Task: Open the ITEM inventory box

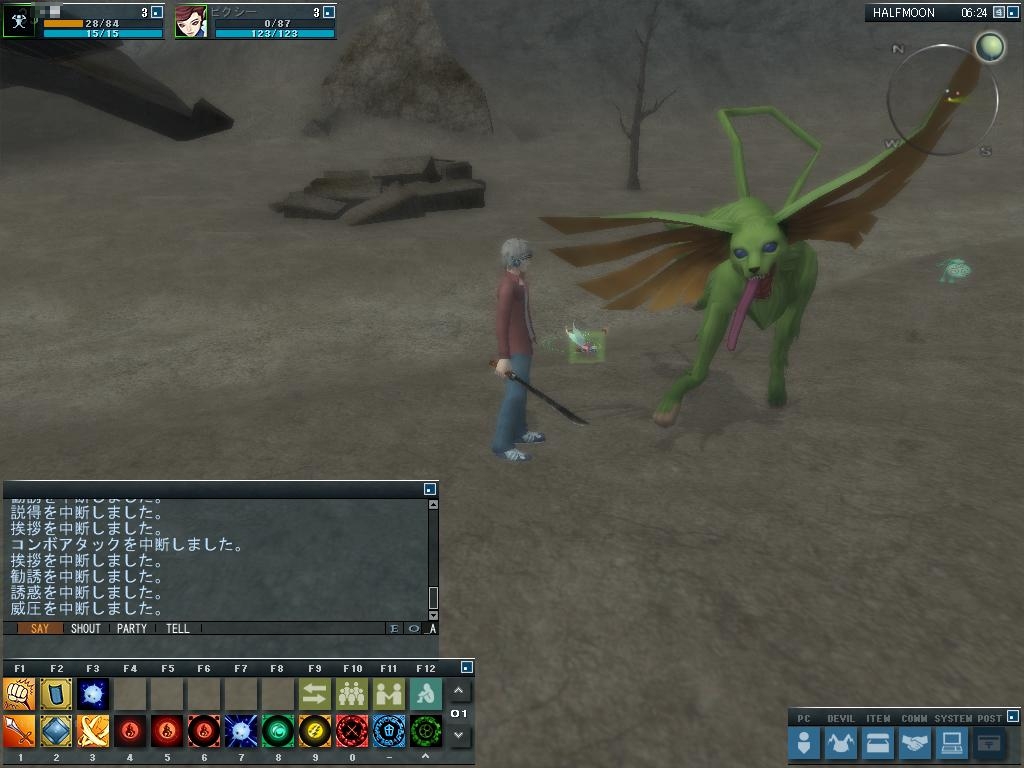Action: click(877, 743)
